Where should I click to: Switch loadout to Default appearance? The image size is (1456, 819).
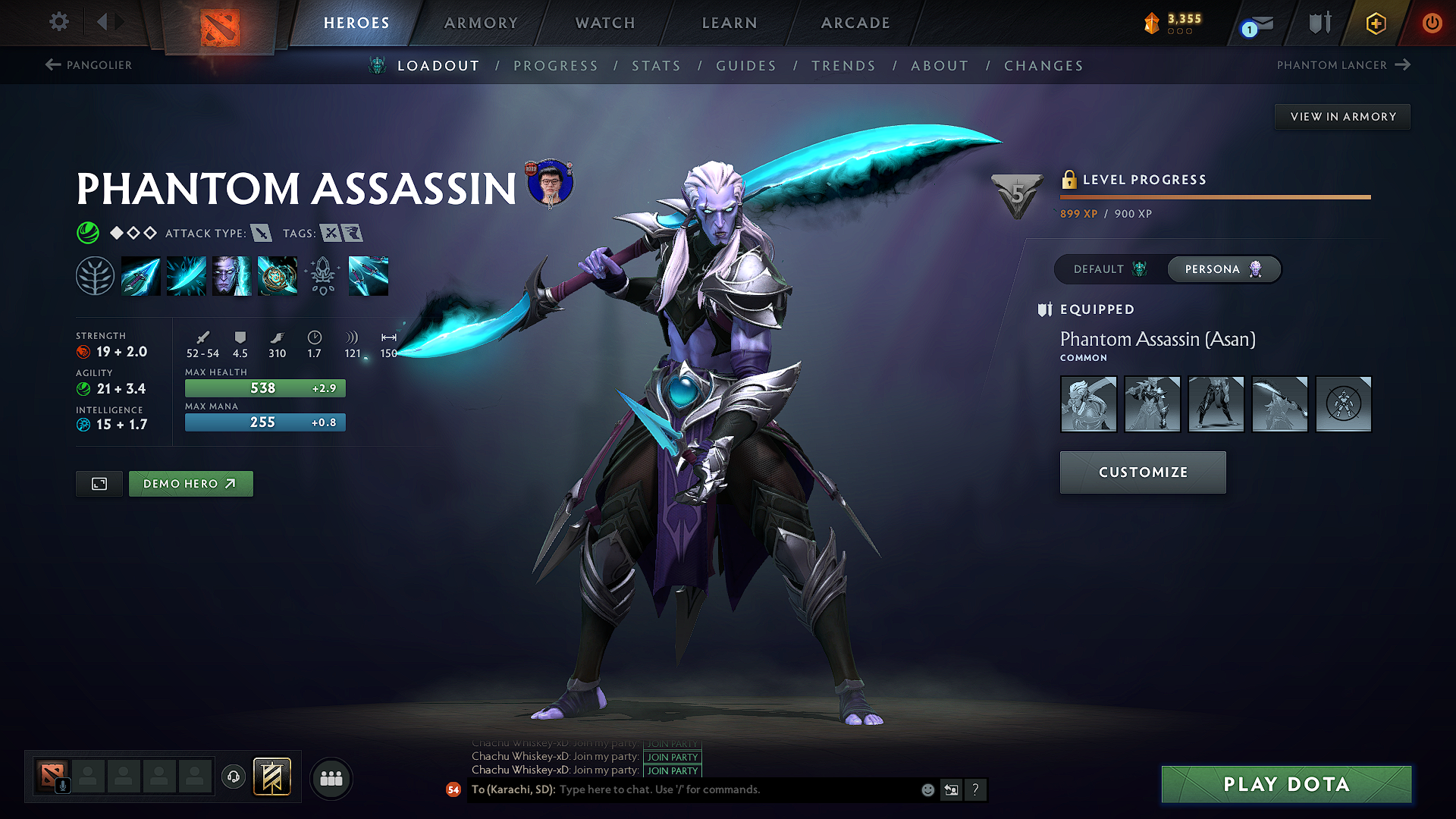pos(1109,269)
